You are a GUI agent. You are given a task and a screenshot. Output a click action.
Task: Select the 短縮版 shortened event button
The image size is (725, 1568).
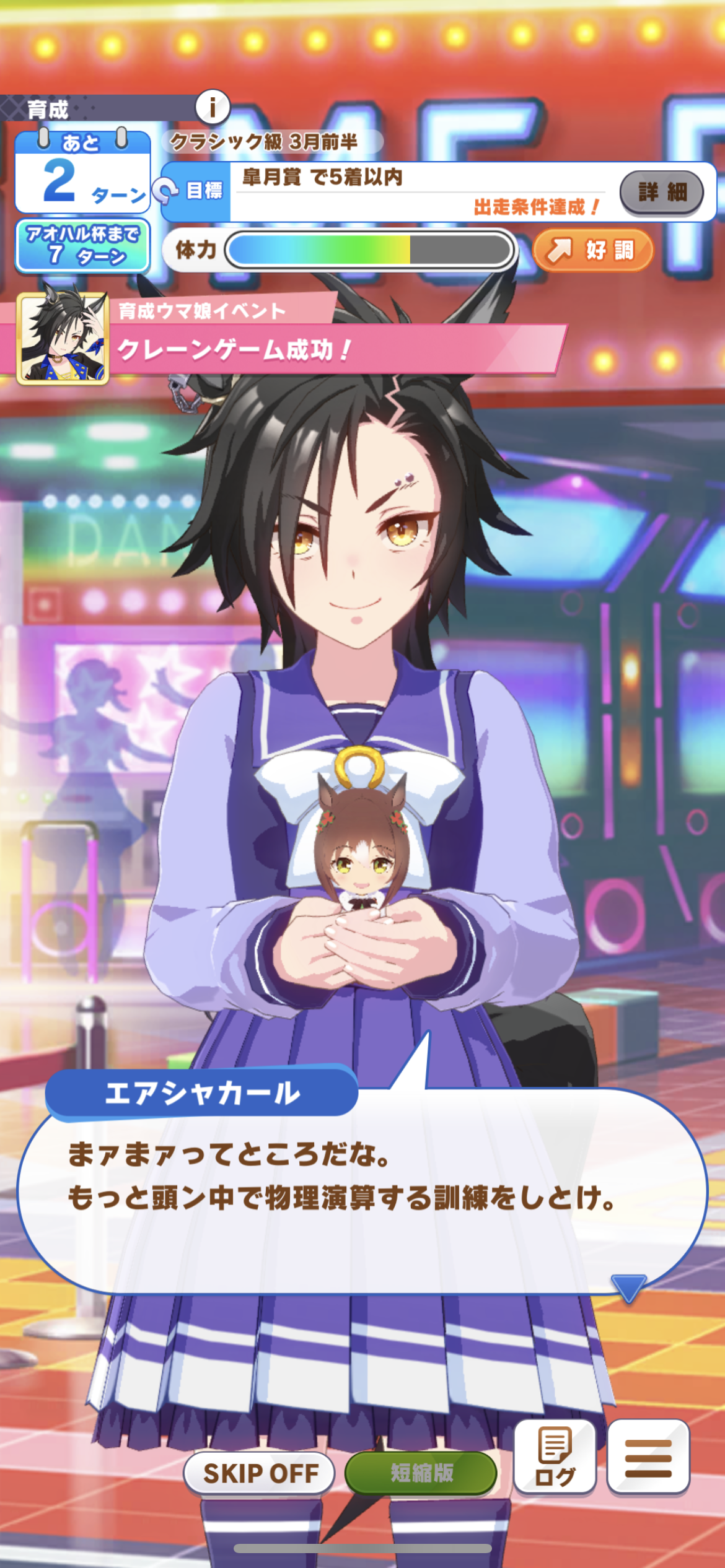421,1473
